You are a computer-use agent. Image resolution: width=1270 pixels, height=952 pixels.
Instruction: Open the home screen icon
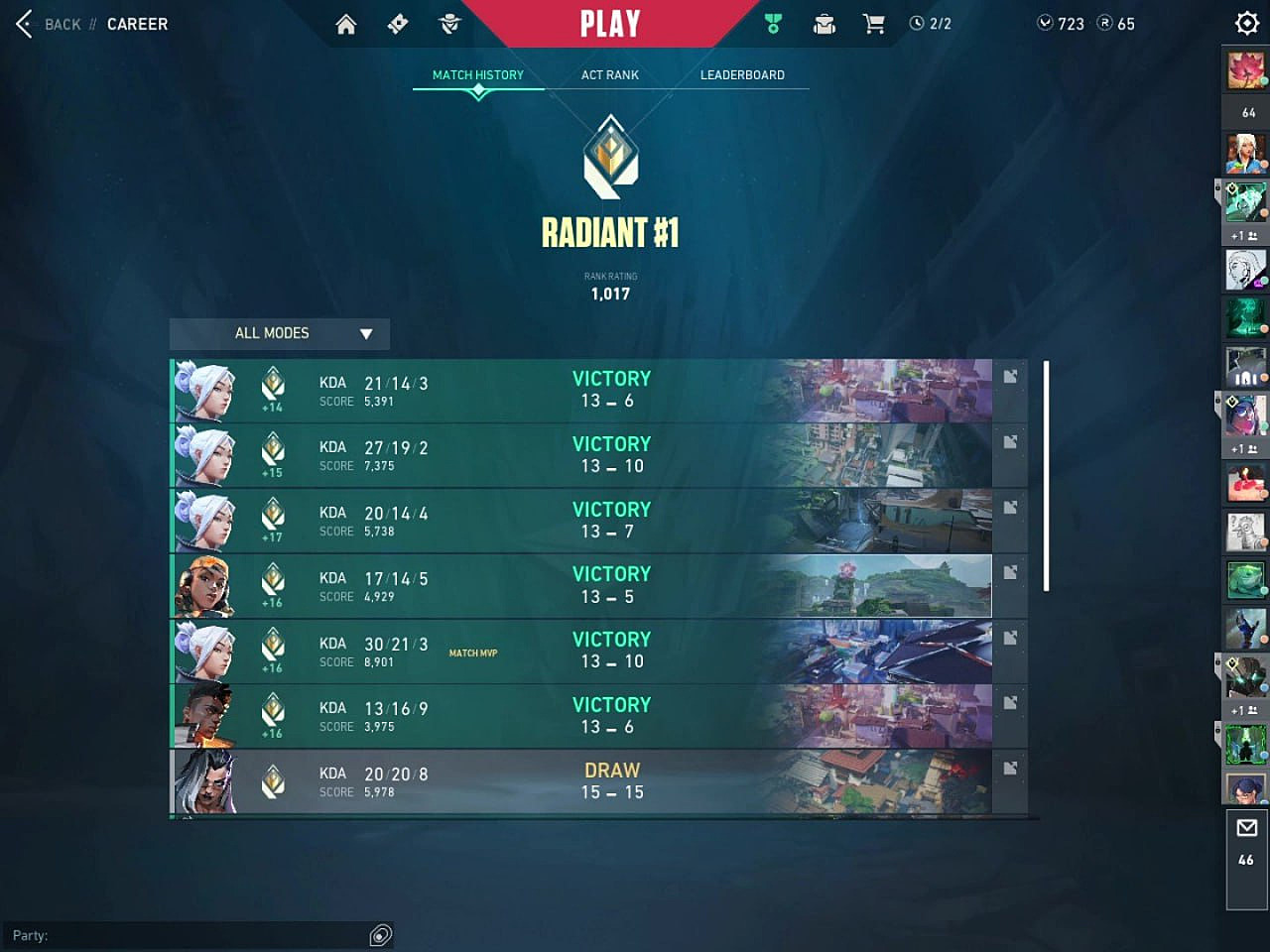tap(345, 24)
